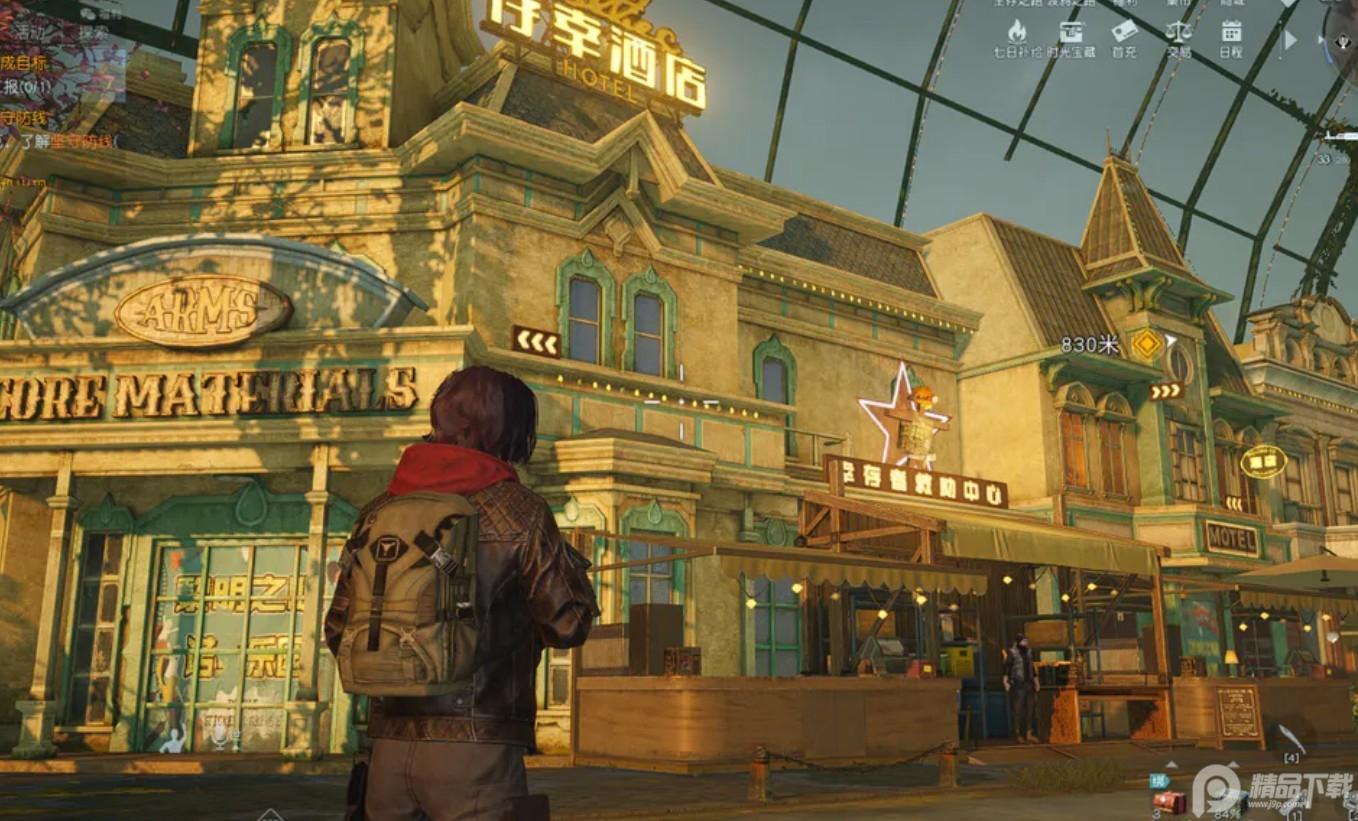Click the 830米 yellow diamond waypoint marker

(x=1146, y=344)
